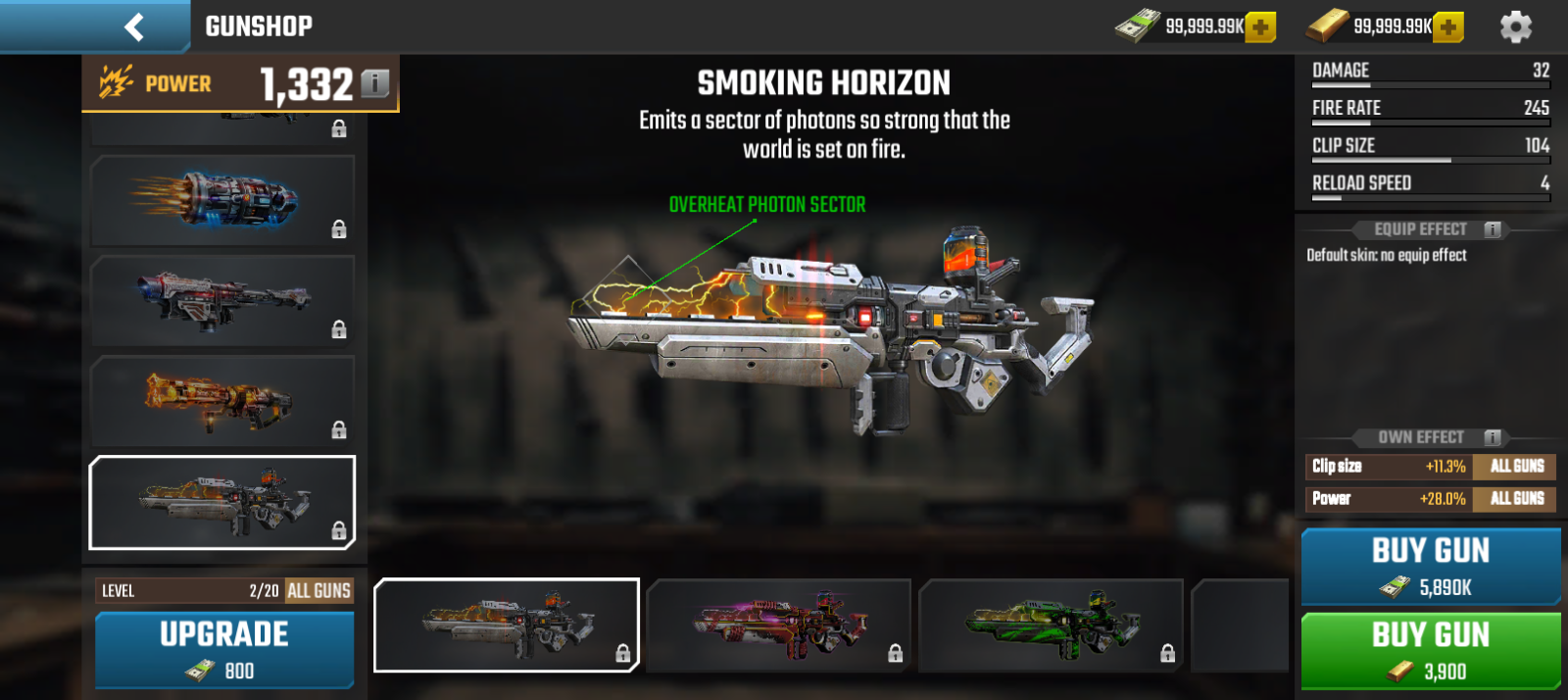This screenshot has width=1568, height=700.
Task: Choose the default orange skin
Action: pos(506,625)
